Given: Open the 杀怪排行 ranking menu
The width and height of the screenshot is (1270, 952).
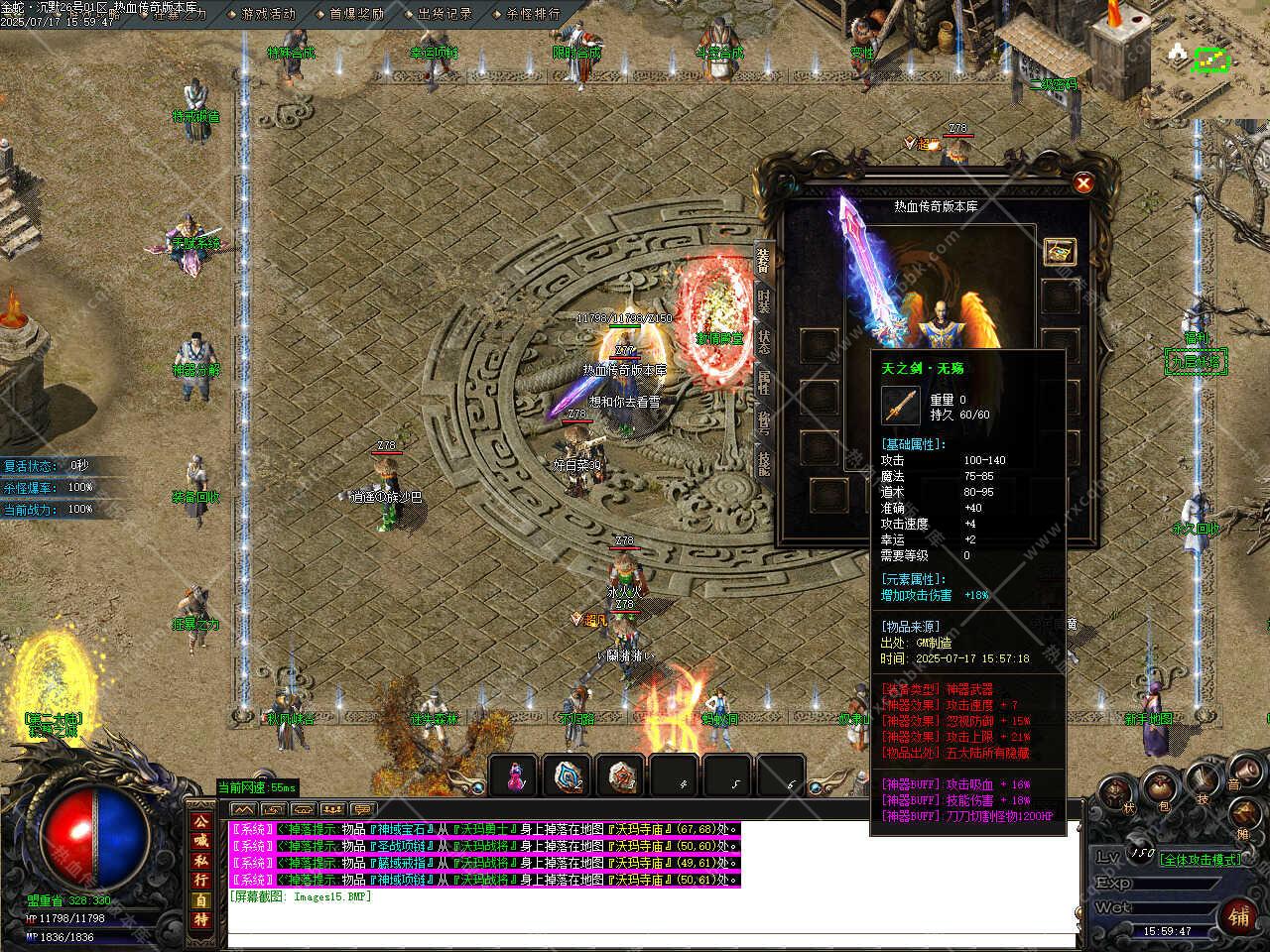Looking at the screenshot, I should (x=533, y=14).
